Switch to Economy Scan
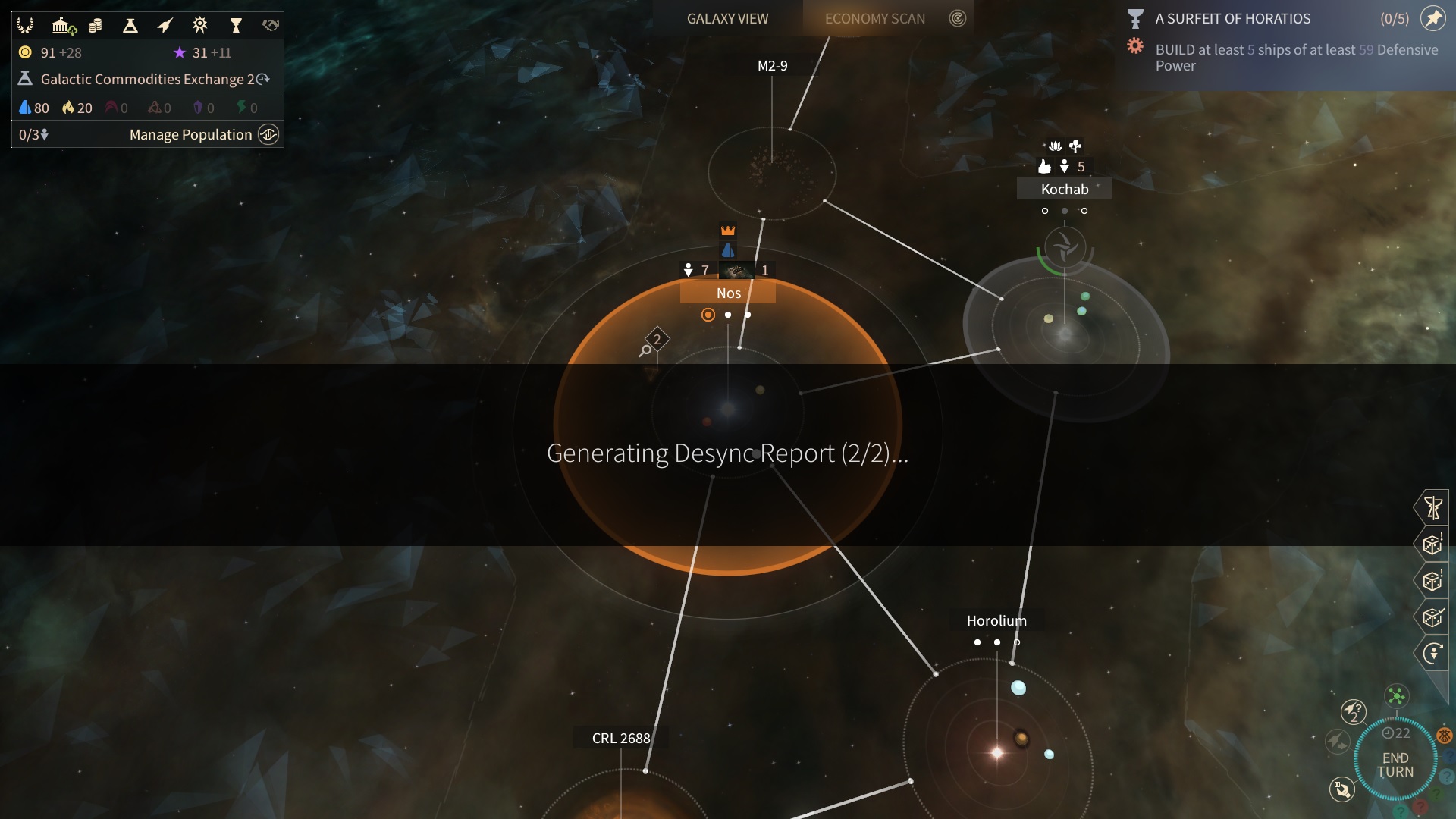Image resolution: width=1456 pixels, height=819 pixels. coord(874,18)
